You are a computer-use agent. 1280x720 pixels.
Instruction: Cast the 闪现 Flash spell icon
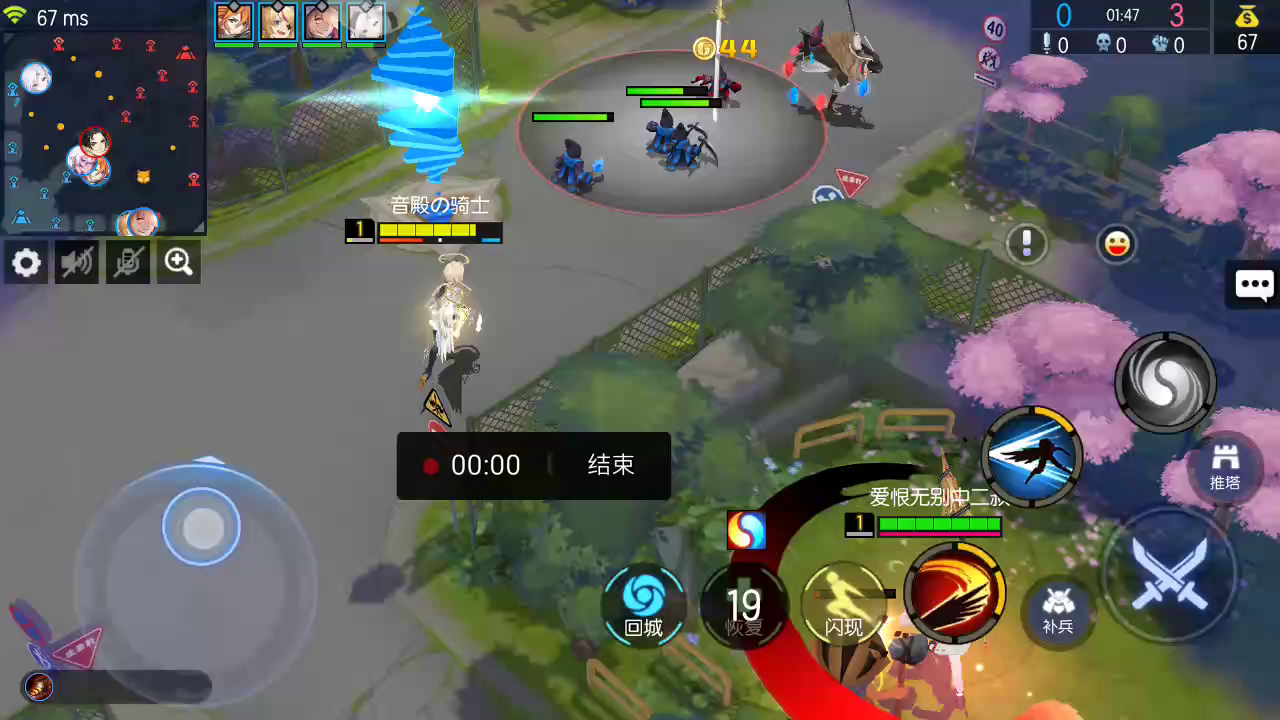pyautogui.click(x=845, y=600)
